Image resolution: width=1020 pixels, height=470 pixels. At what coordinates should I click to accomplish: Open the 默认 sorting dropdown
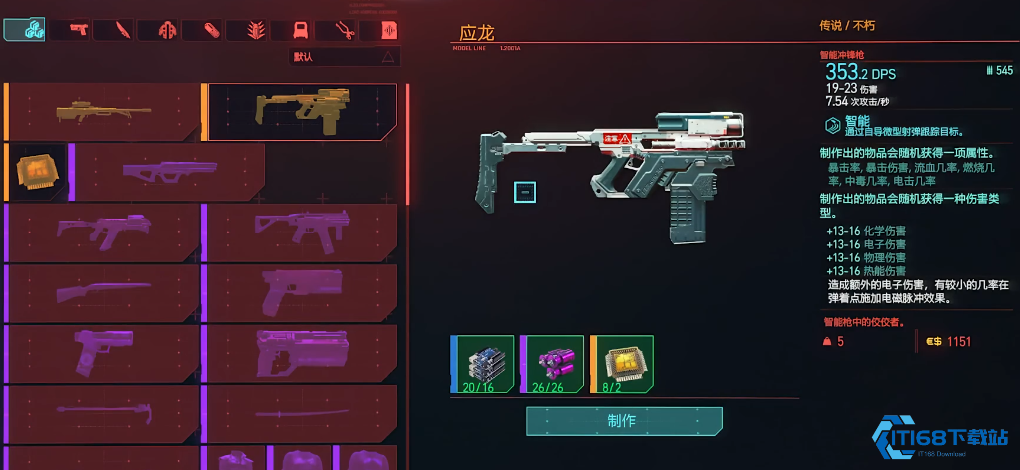344,57
